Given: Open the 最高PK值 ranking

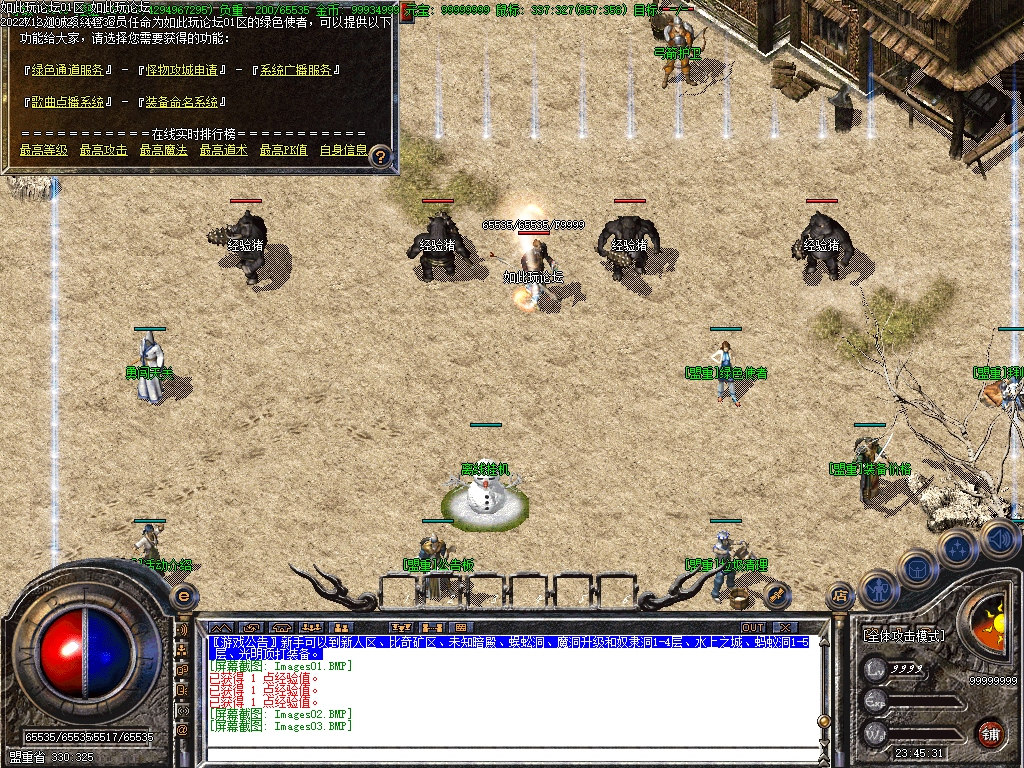Looking at the screenshot, I should coord(283,150).
